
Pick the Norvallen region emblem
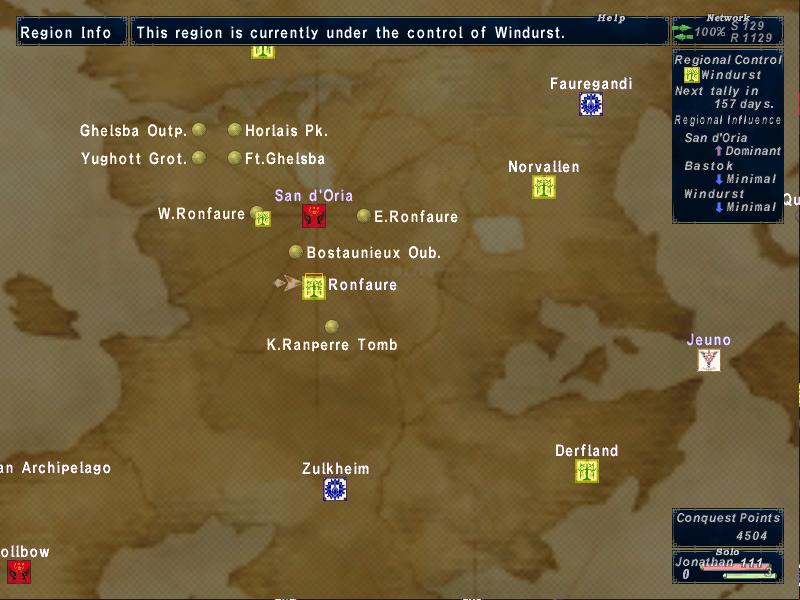tap(544, 187)
